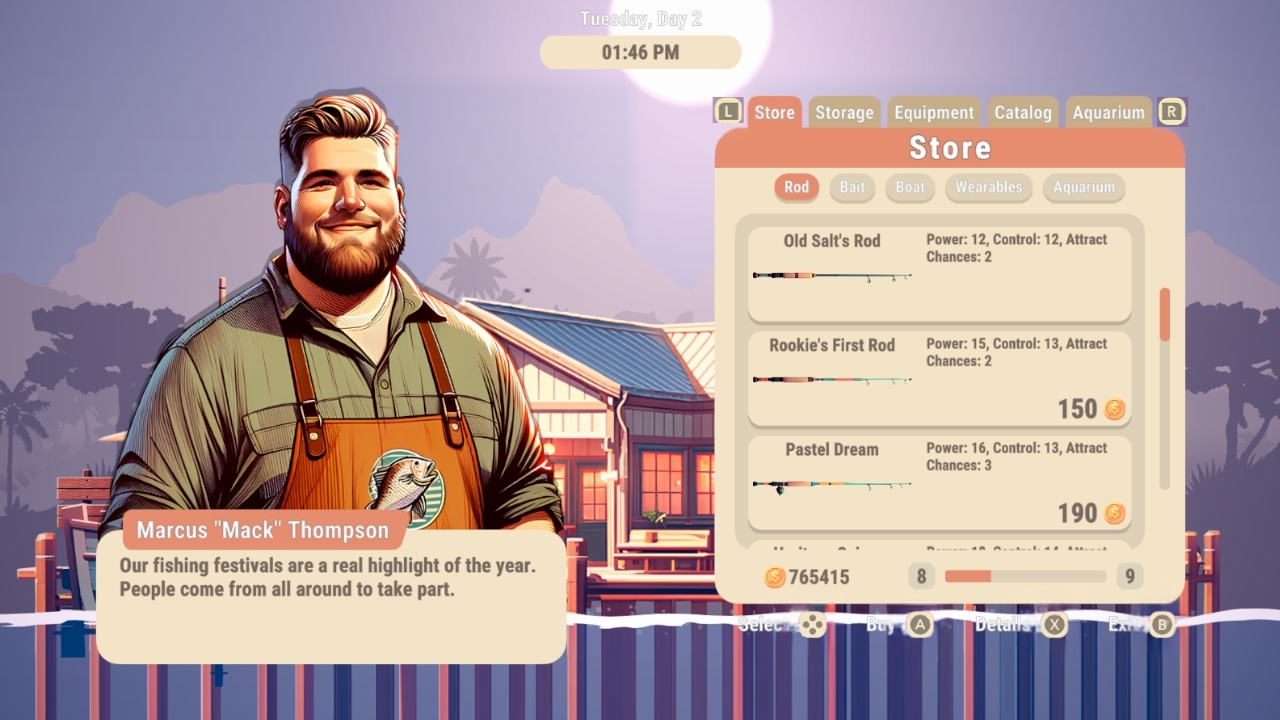The height and width of the screenshot is (720, 1280).
Task: Click the coin icon beside Pastel Dream's 190 price
Action: pyautogui.click(x=1113, y=512)
